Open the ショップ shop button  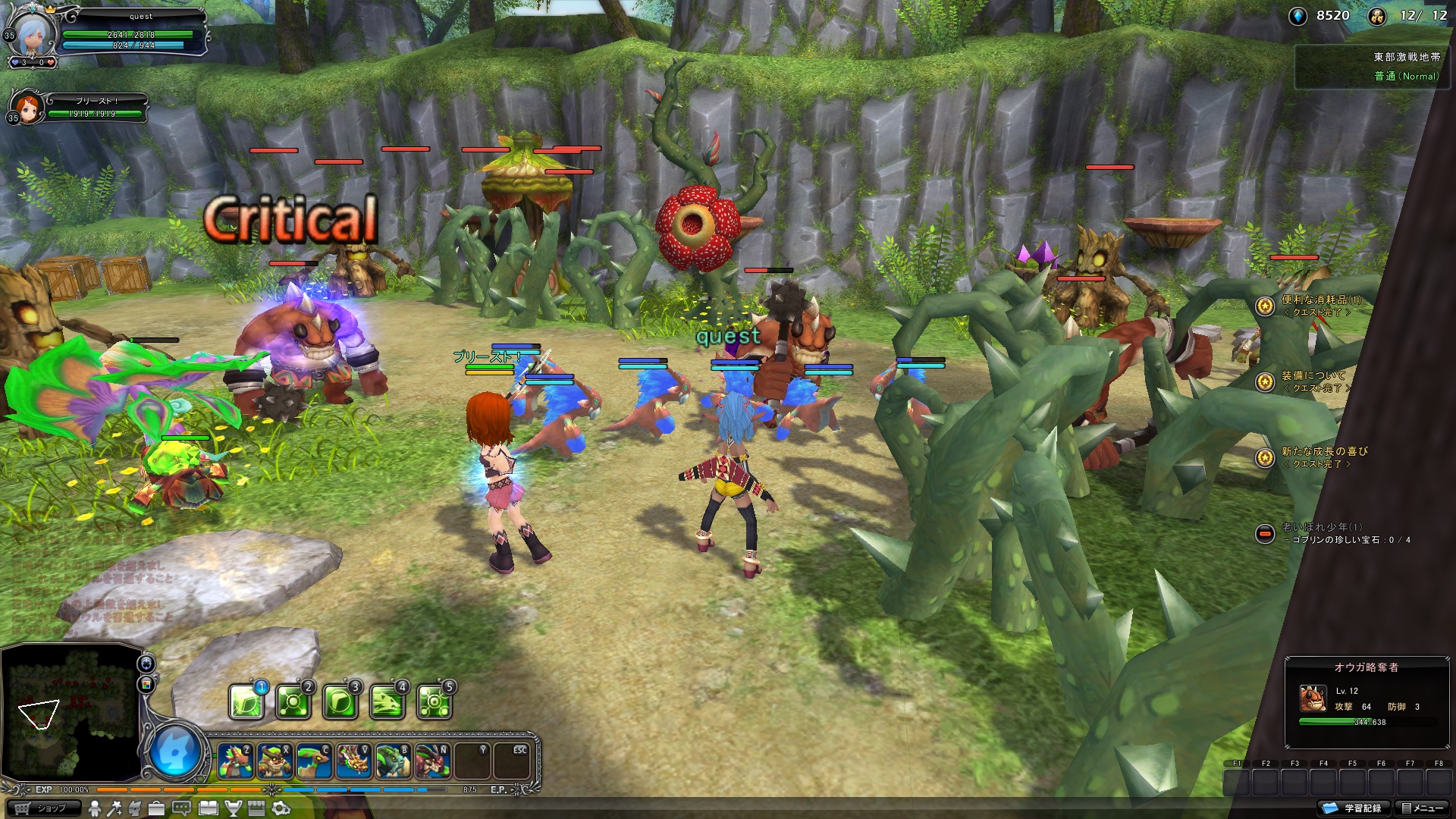coord(43,808)
